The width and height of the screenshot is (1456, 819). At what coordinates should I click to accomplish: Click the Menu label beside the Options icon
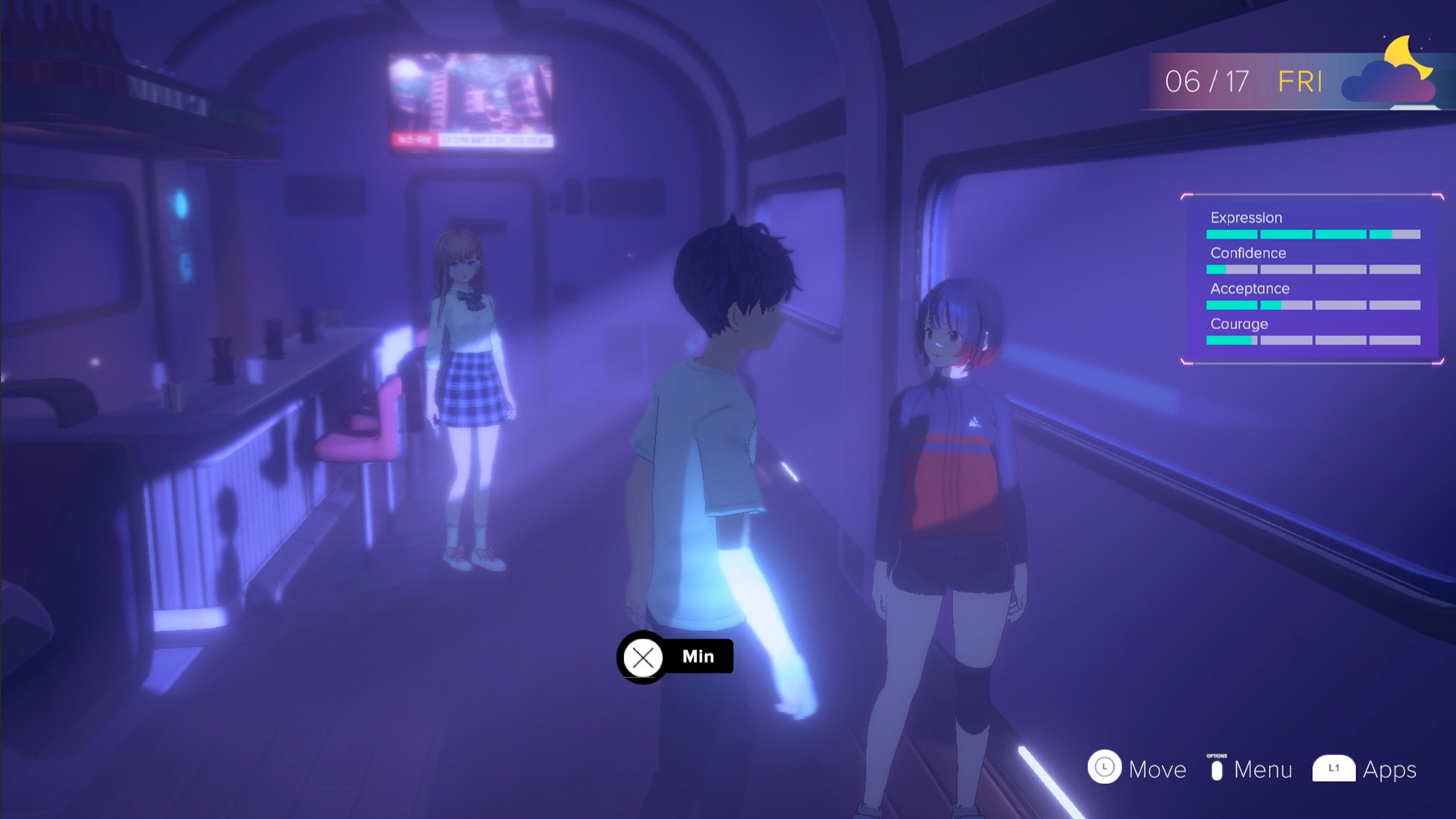click(x=1263, y=770)
